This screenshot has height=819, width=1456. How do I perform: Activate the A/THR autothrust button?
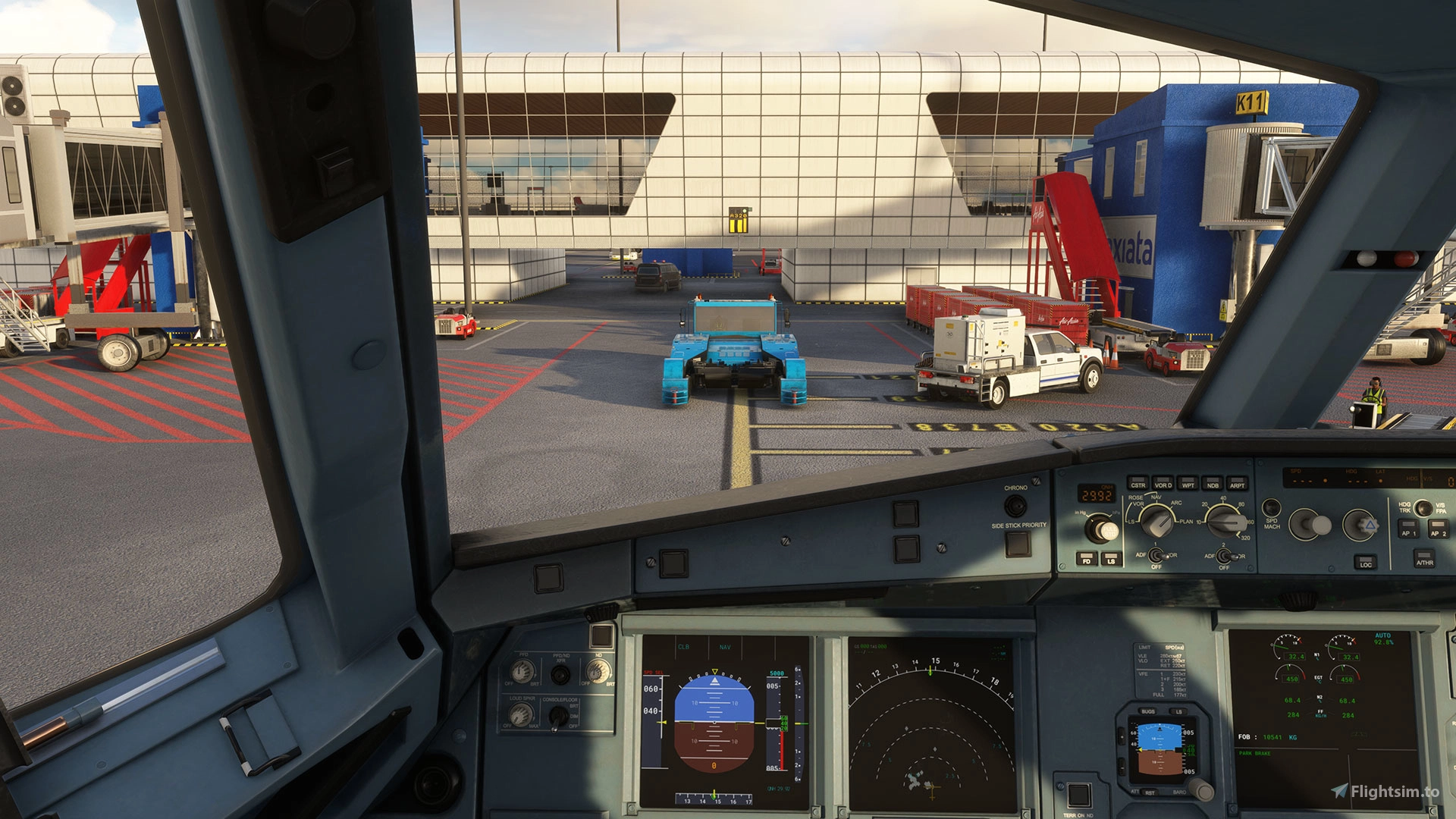click(x=1424, y=560)
